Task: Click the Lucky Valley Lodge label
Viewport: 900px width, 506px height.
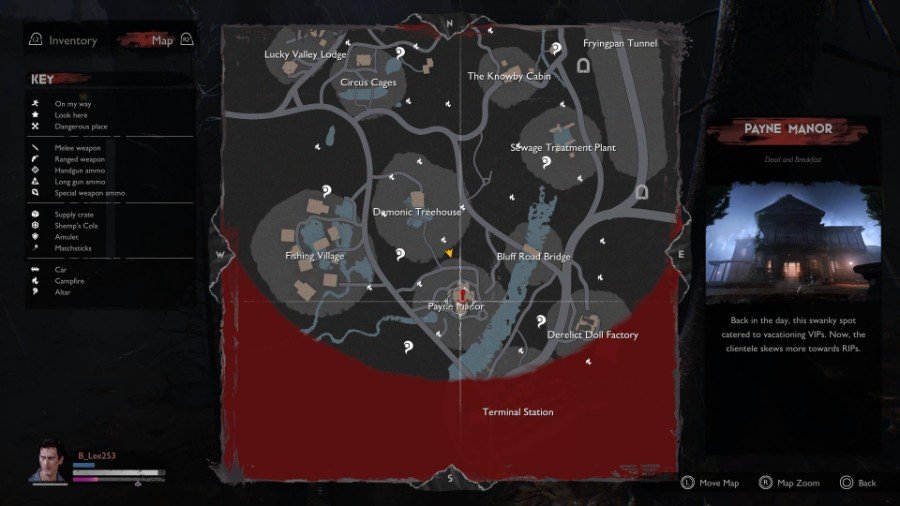Action: coord(305,55)
